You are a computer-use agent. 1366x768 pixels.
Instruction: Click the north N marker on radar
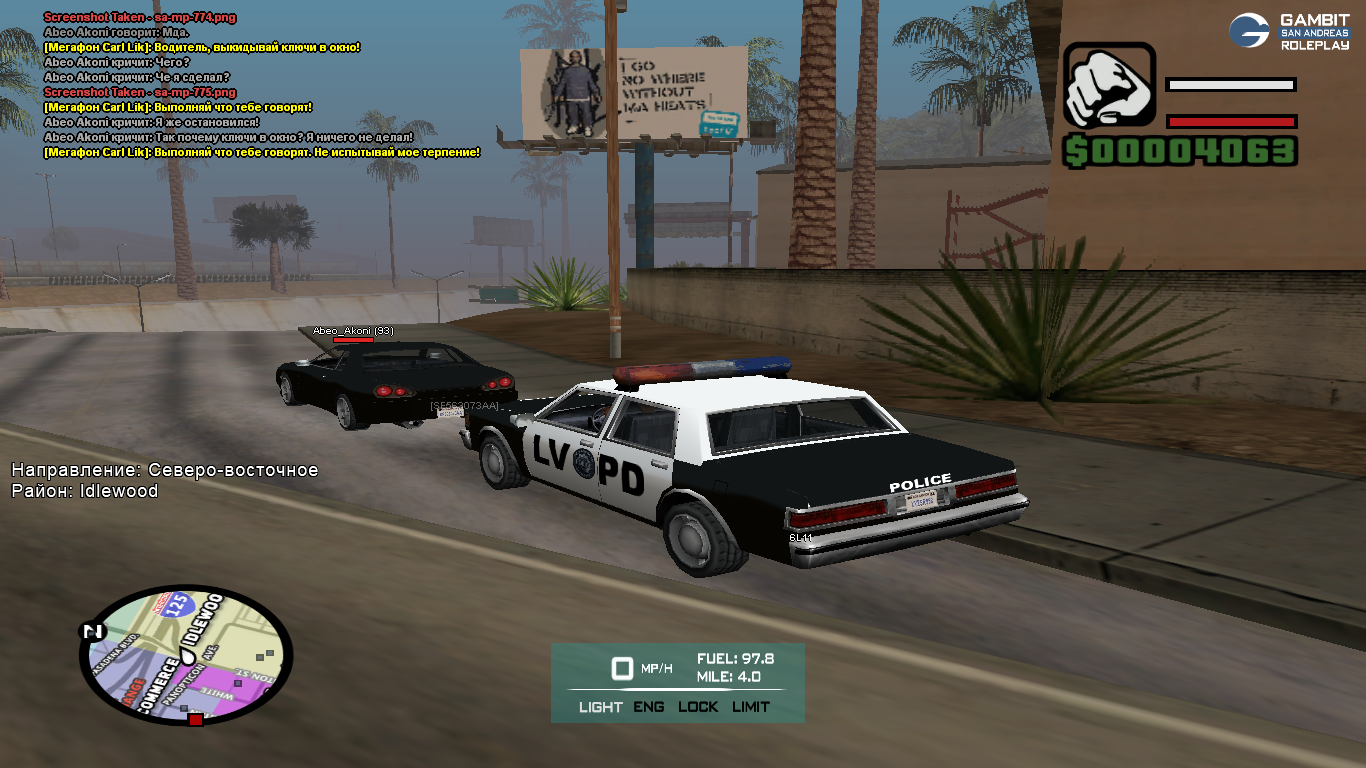92,631
